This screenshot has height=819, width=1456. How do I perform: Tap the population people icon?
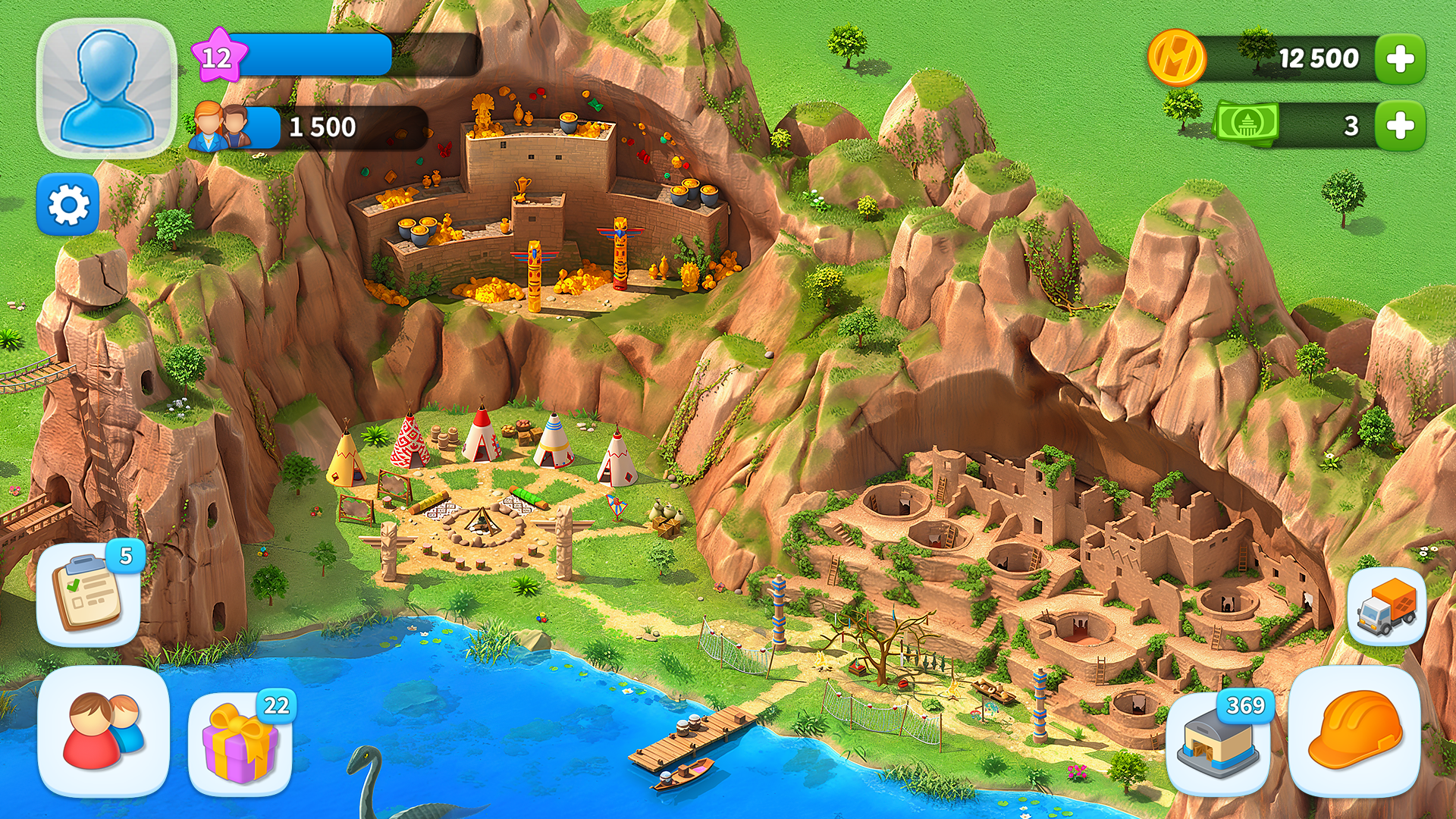click(221, 127)
